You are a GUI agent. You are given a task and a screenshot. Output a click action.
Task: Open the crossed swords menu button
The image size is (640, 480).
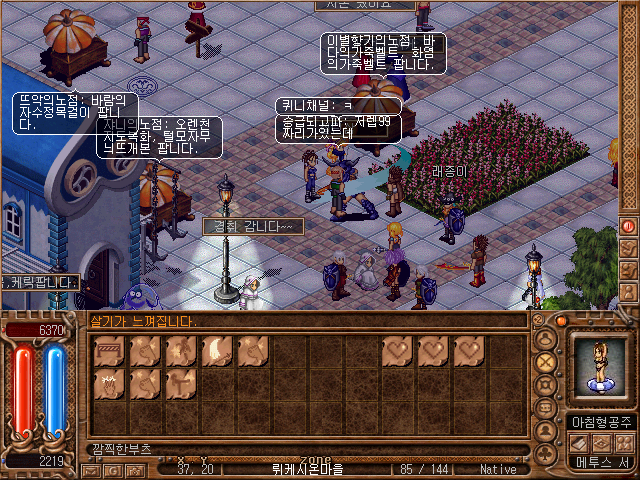pos(546,361)
